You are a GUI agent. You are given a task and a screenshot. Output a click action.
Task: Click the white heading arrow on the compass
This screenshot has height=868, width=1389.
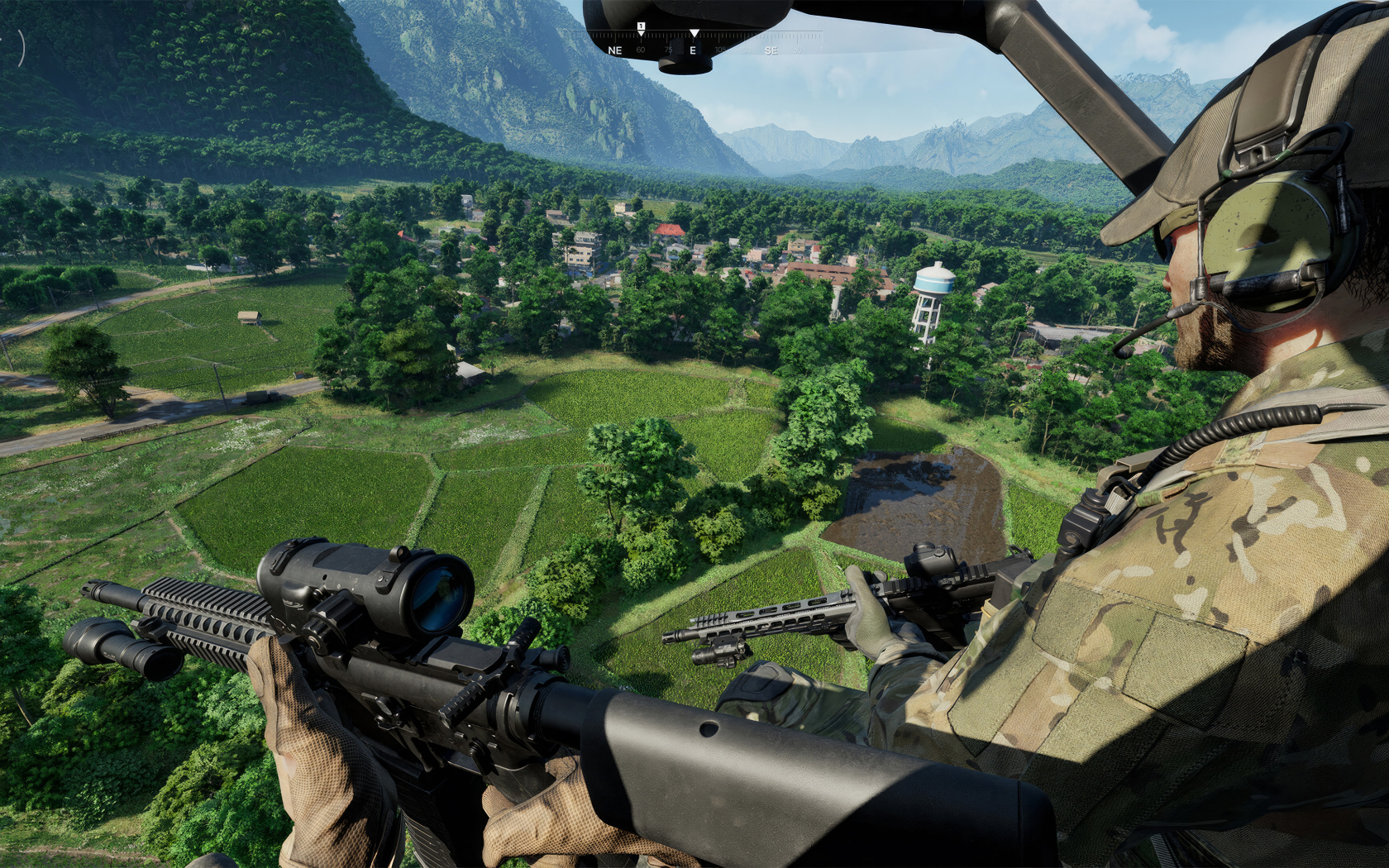pos(694,32)
